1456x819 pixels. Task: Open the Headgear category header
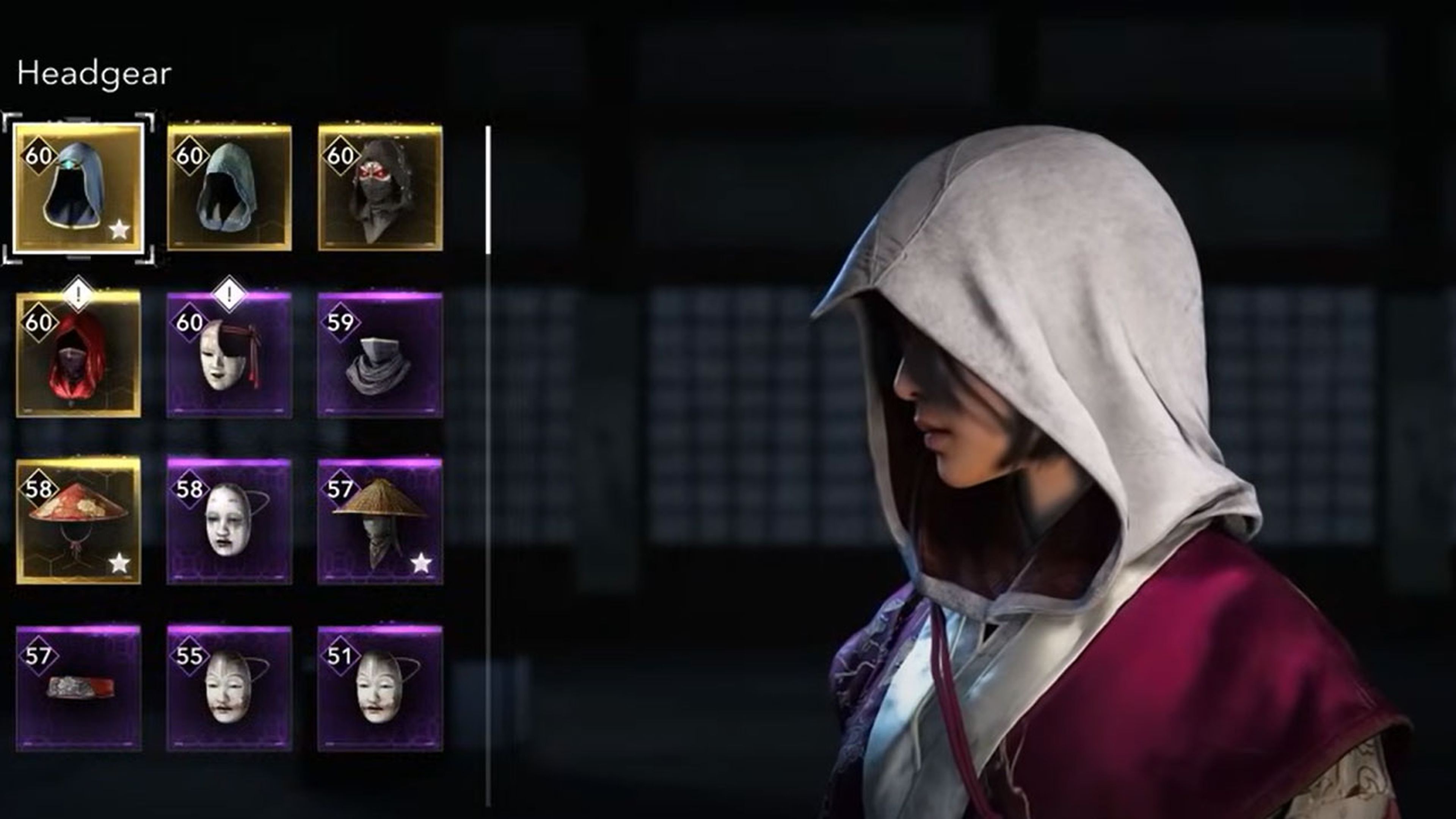pos(93,74)
